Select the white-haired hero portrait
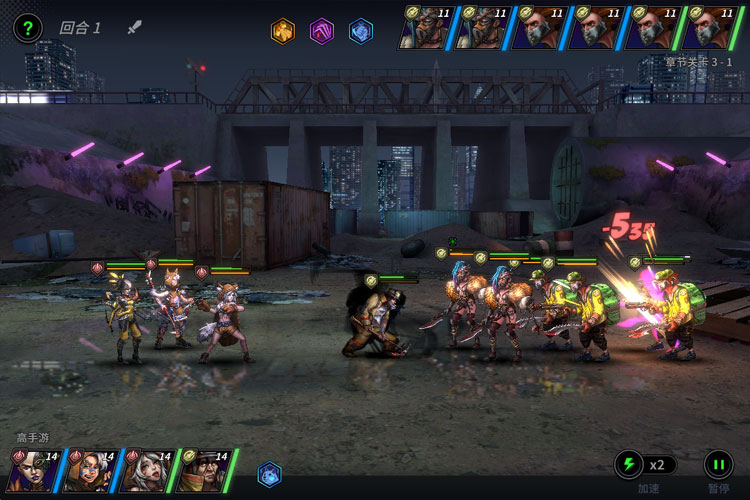The width and height of the screenshot is (750, 500). (x=147, y=470)
